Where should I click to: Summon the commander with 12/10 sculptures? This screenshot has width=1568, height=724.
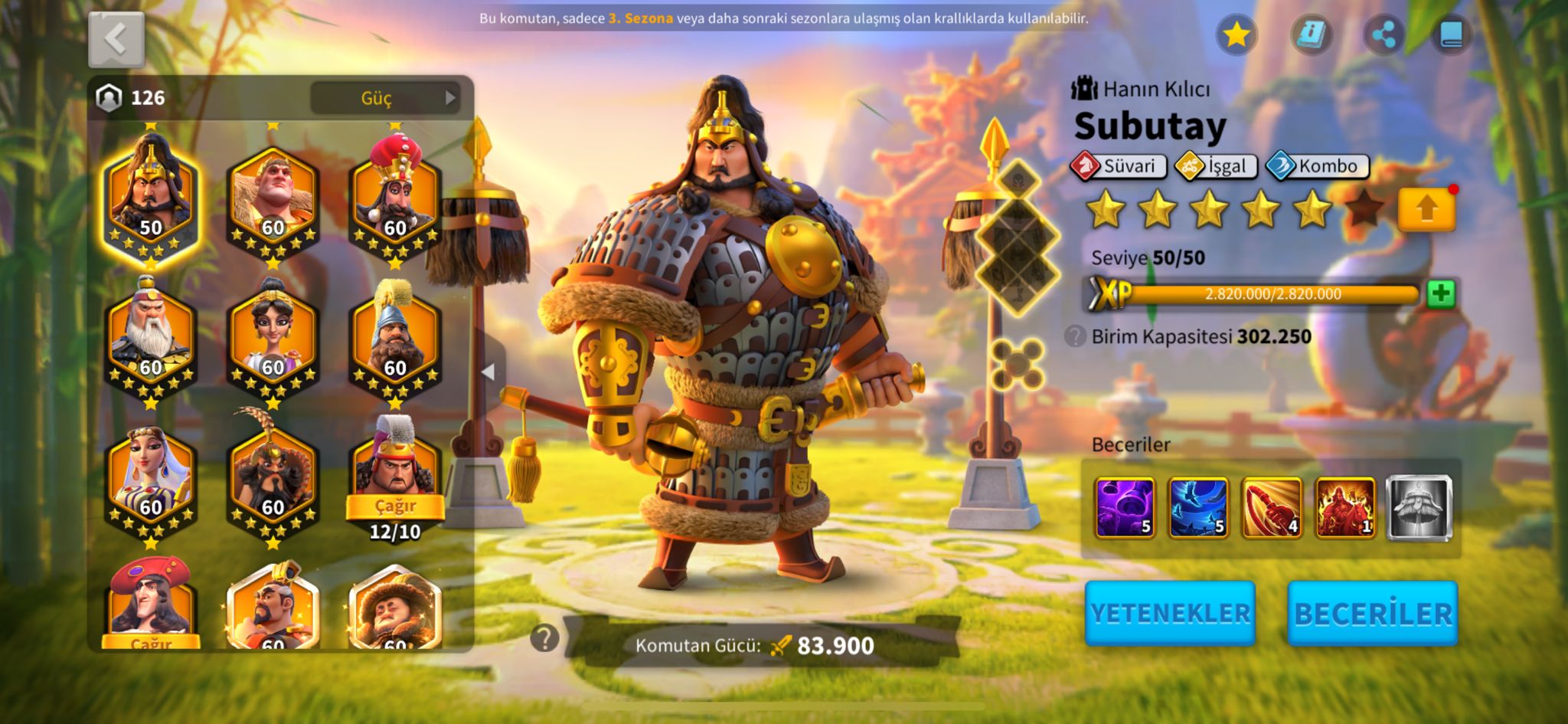click(x=395, y=506)
